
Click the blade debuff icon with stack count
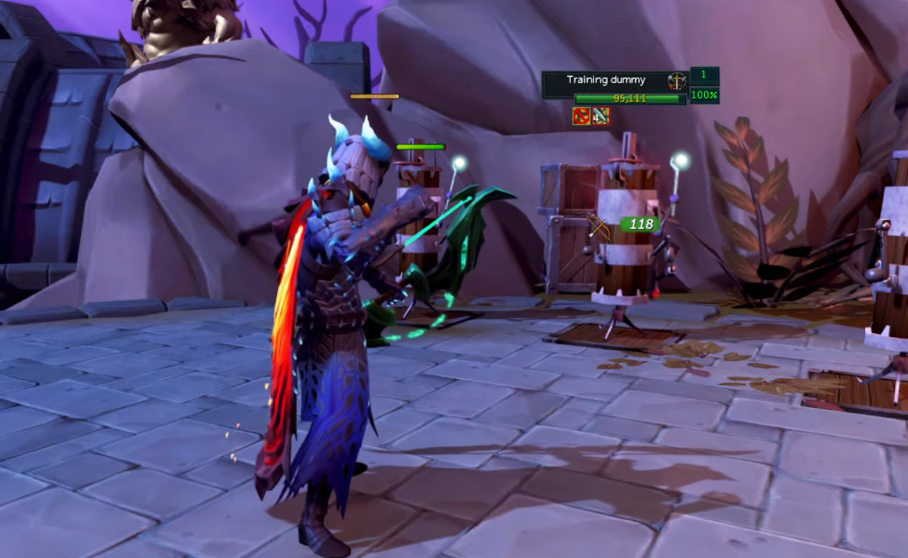(x=600, y=116)
